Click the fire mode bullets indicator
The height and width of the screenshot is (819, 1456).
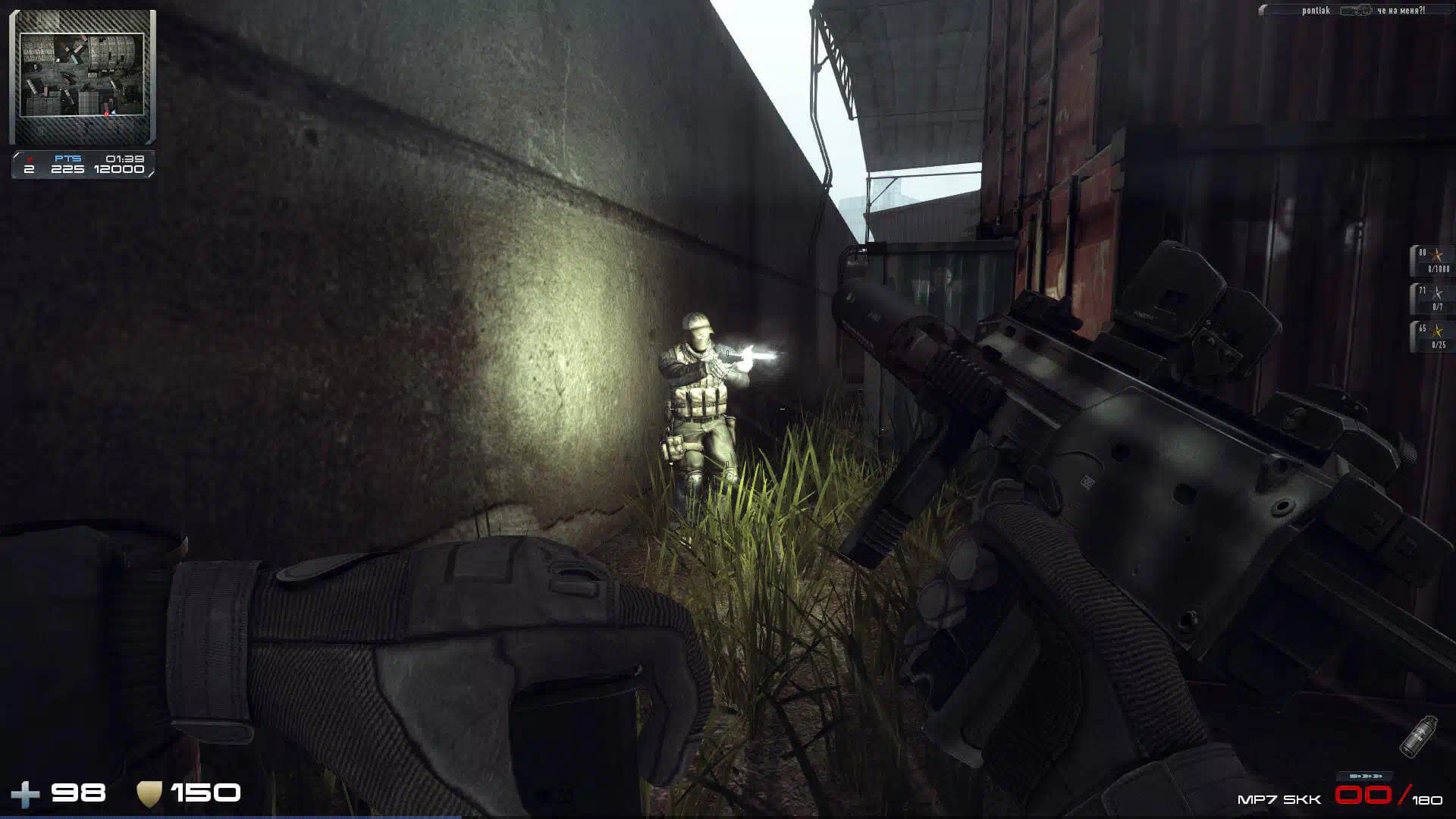(1365, 777)
